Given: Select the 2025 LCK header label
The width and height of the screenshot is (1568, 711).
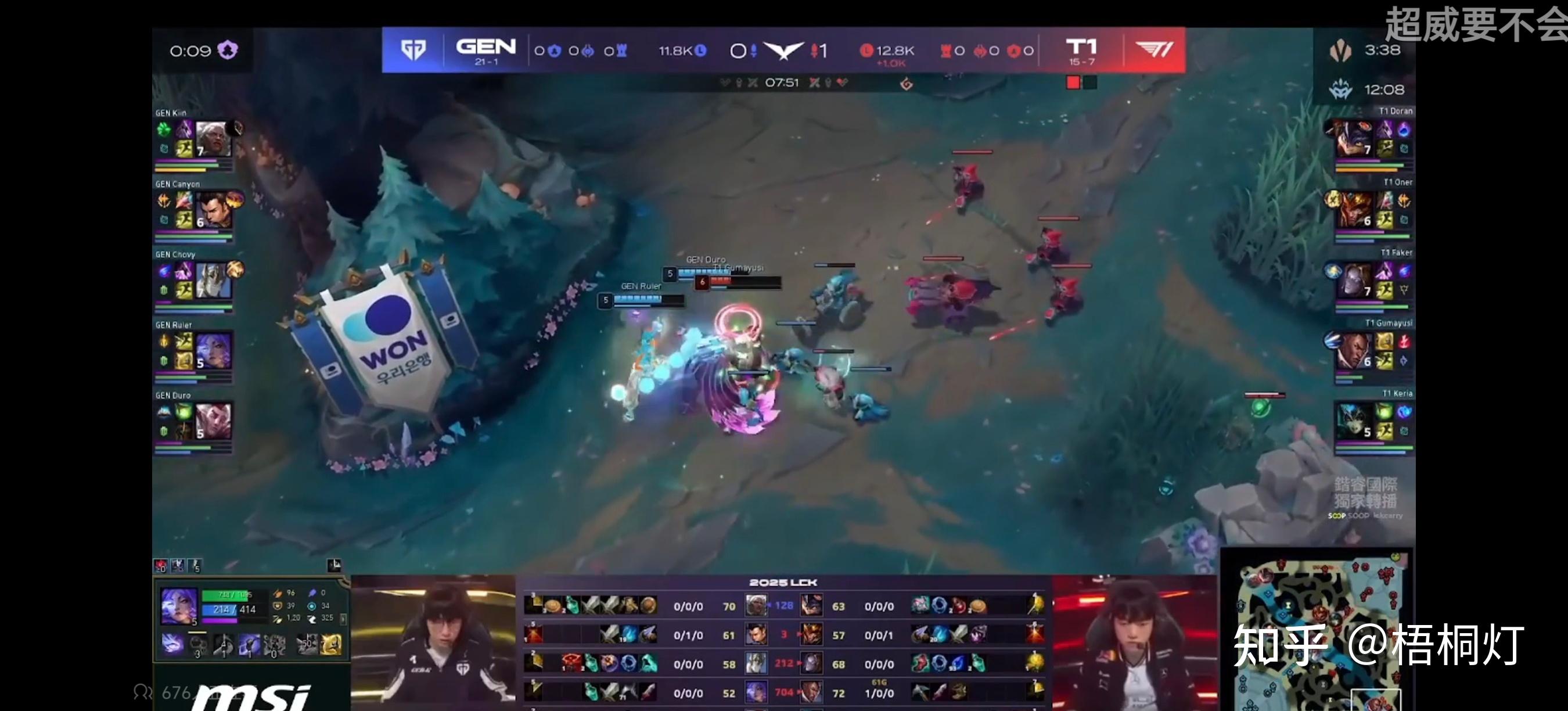Looking at the screenshot, I should pos(784,583).
